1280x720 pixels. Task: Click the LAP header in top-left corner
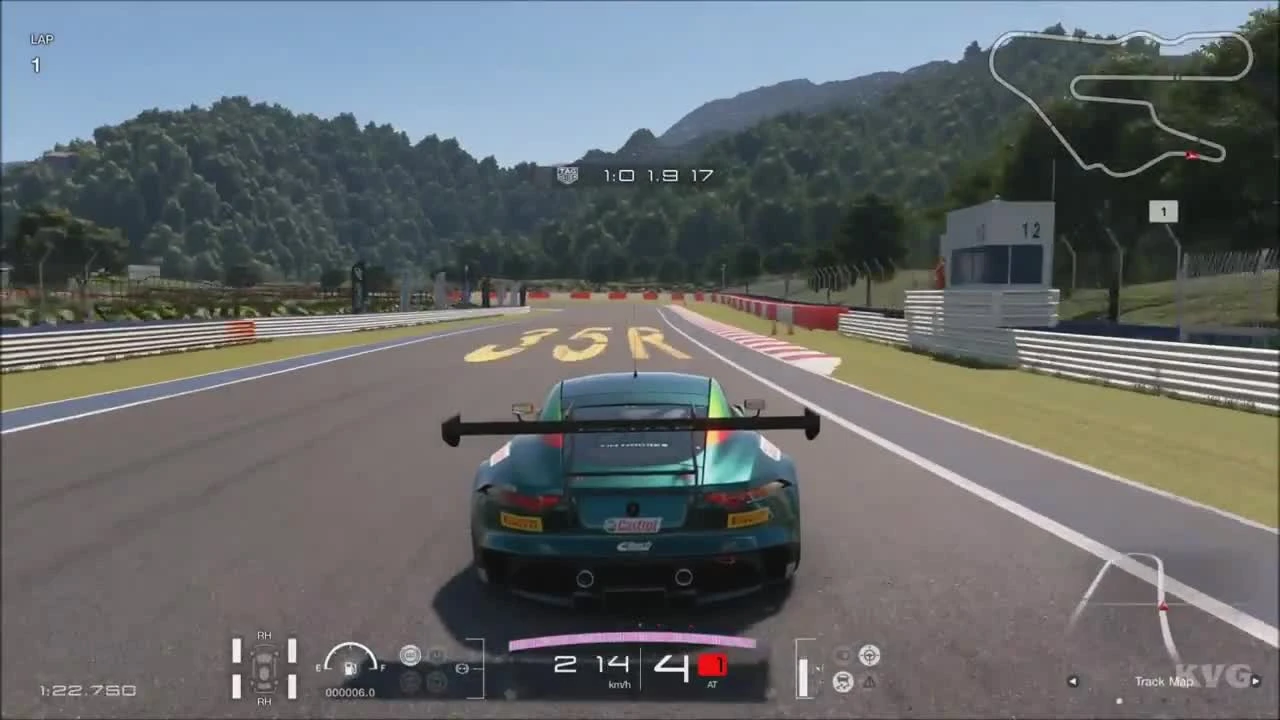(40, 40)
